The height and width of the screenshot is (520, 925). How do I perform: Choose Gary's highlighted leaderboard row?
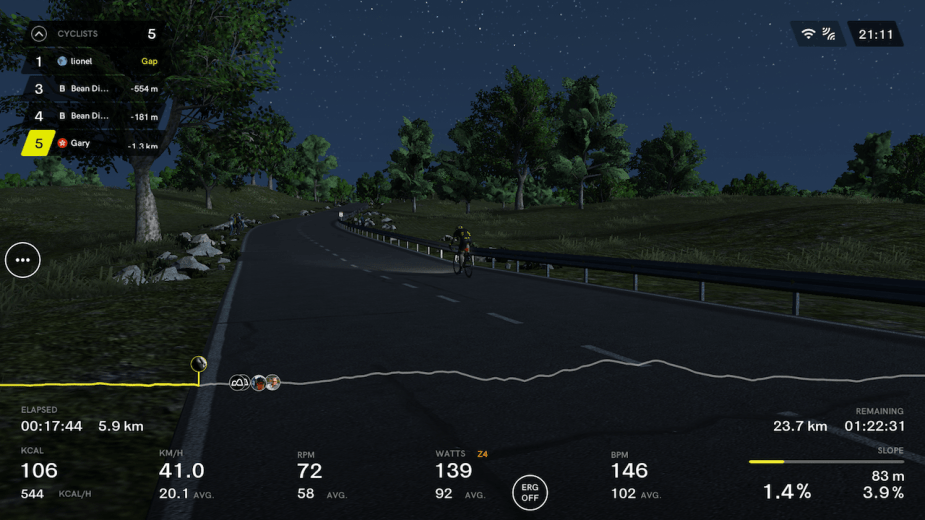click(x=93, y=144)
